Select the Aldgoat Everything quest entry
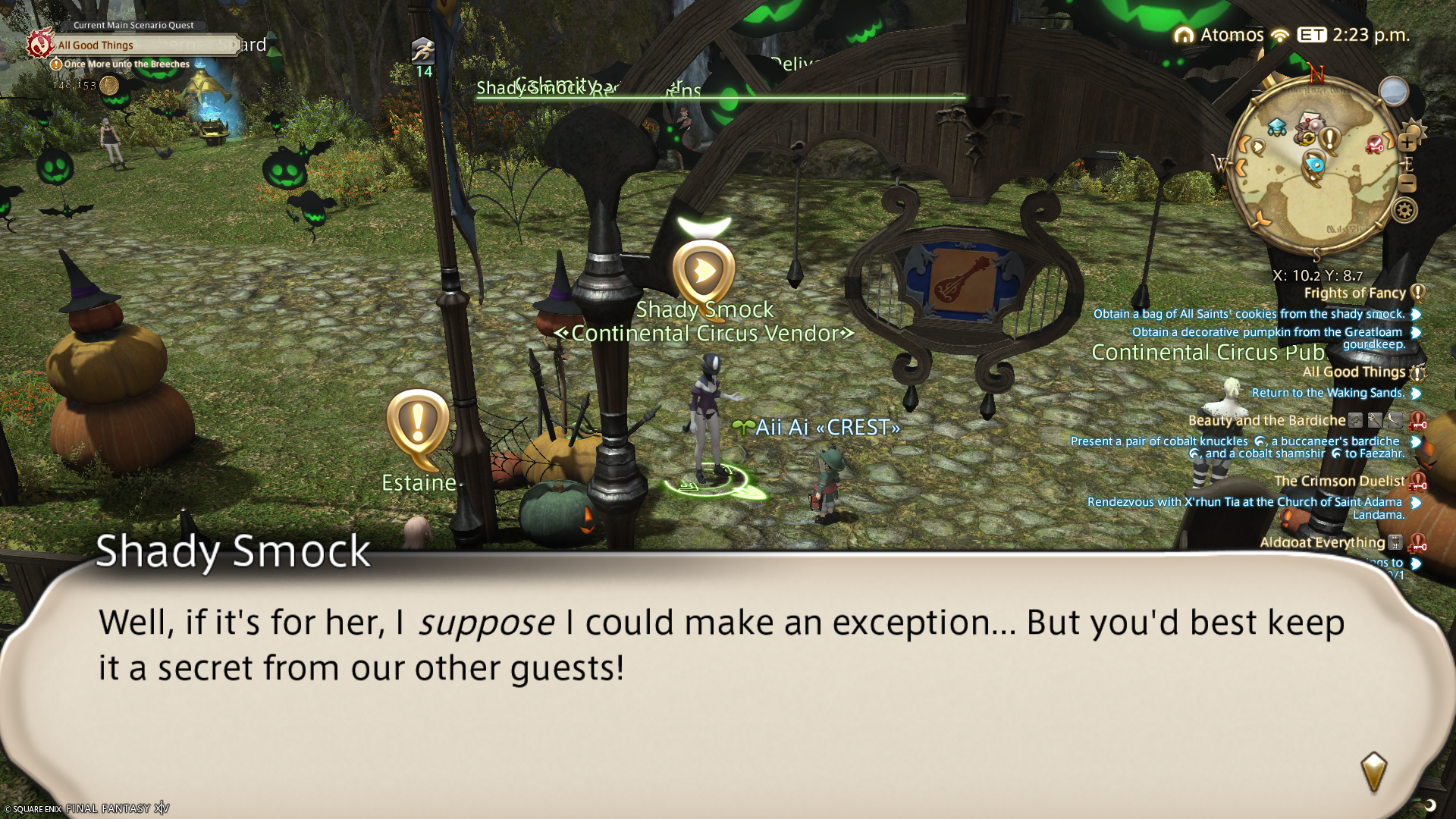 tap(1322, 543)
